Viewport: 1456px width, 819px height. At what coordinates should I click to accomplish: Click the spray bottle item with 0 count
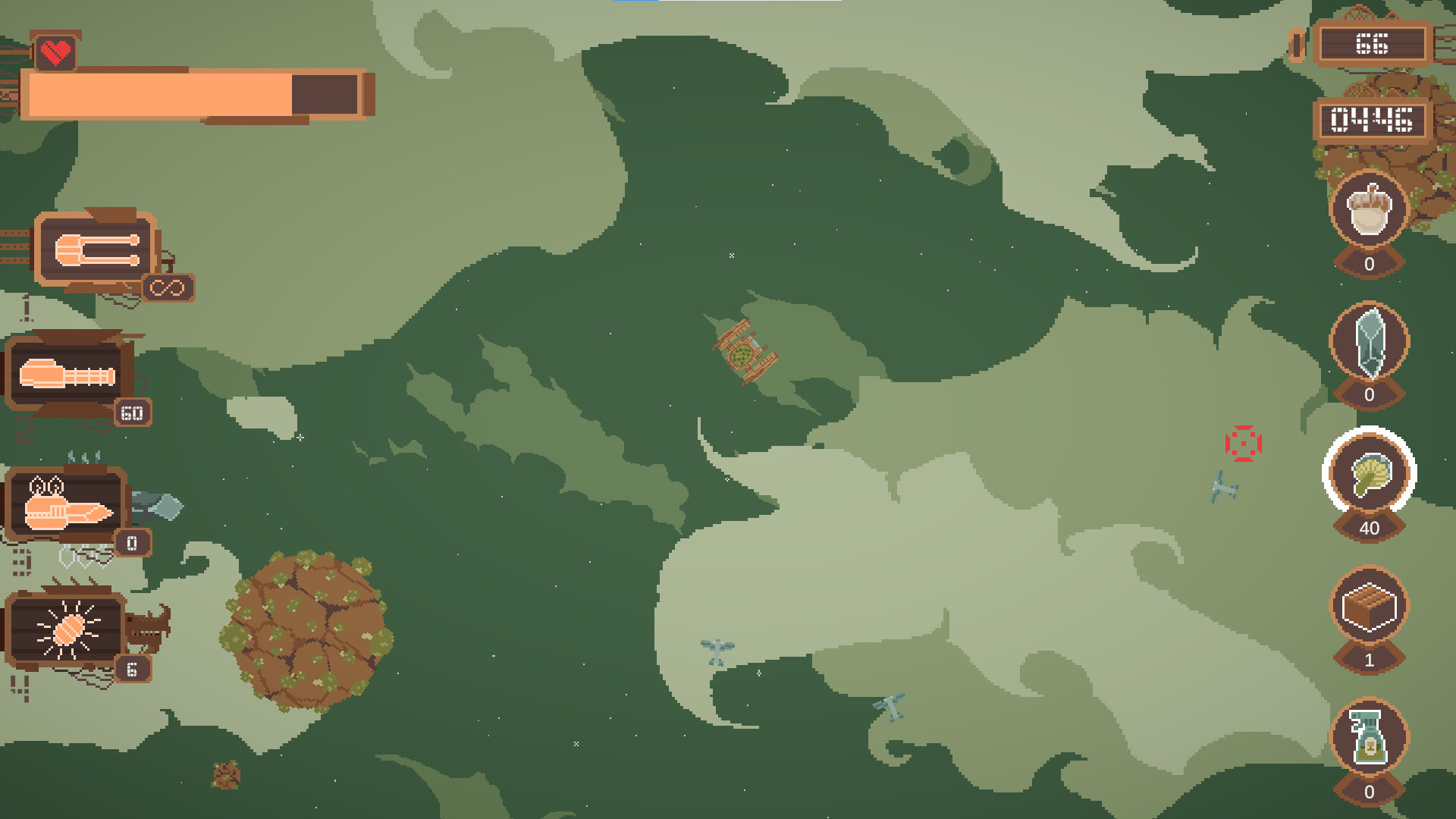1368,737
